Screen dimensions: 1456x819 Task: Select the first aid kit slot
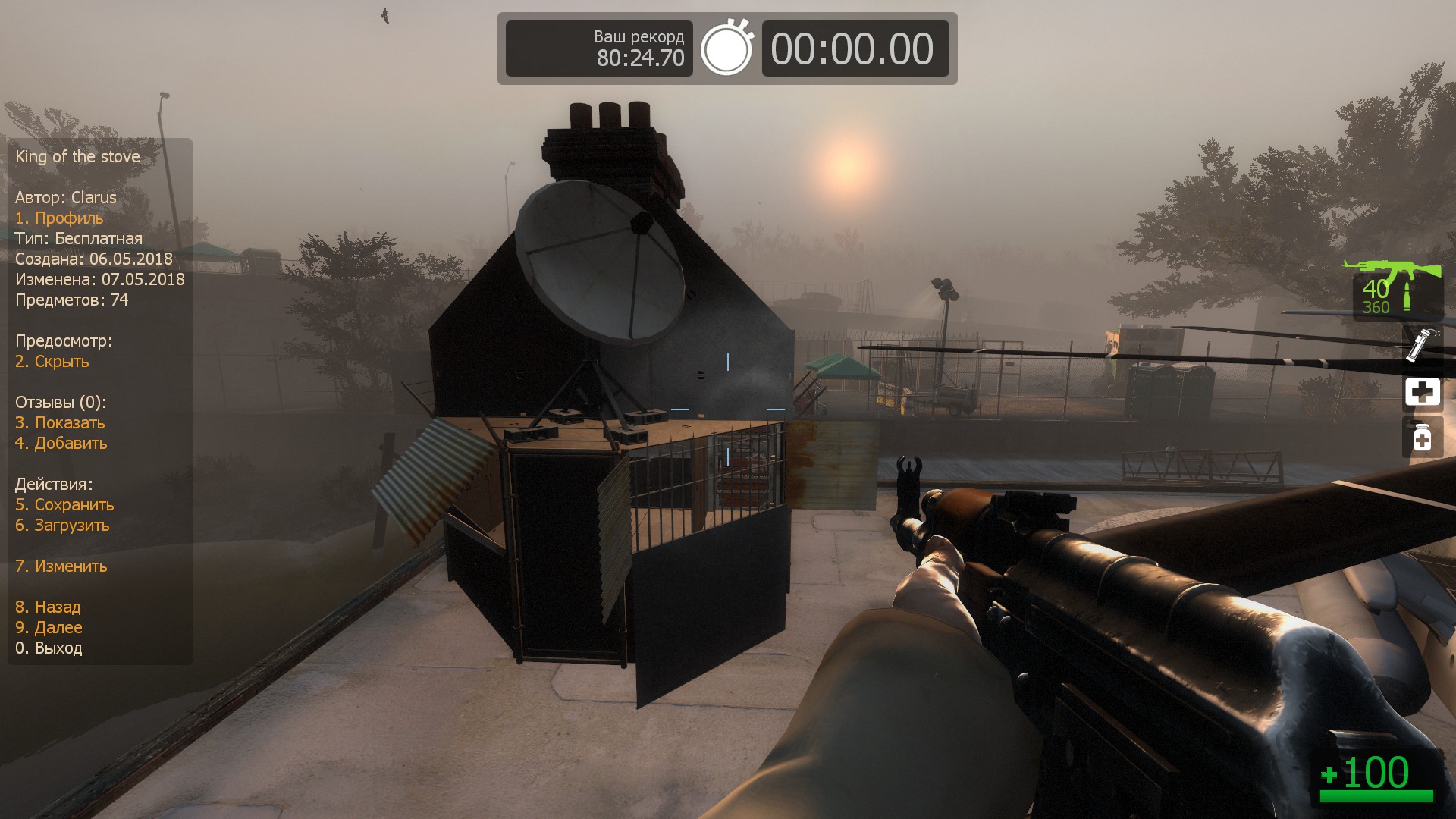(1422, 392)
